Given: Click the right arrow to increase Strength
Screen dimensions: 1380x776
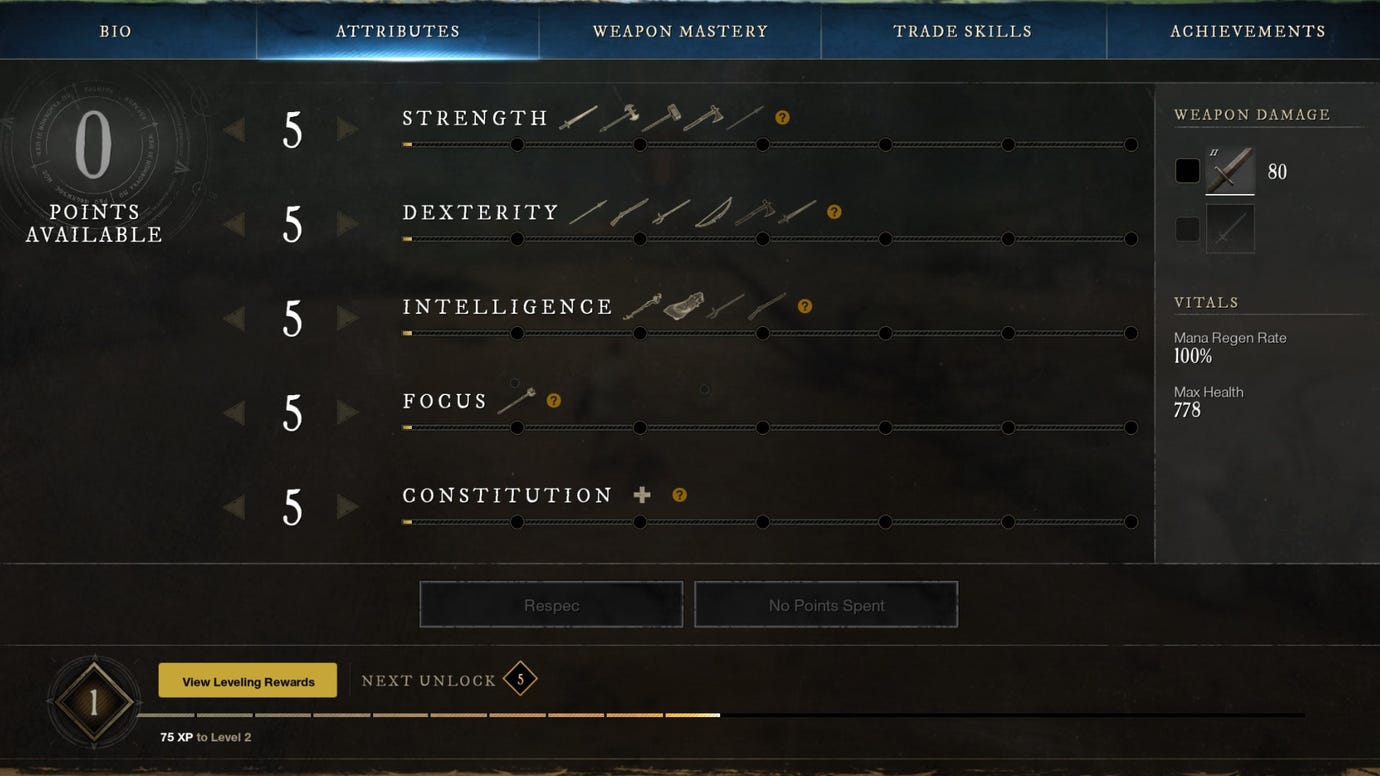Looking at the screenshot, I should coord(348,130).
